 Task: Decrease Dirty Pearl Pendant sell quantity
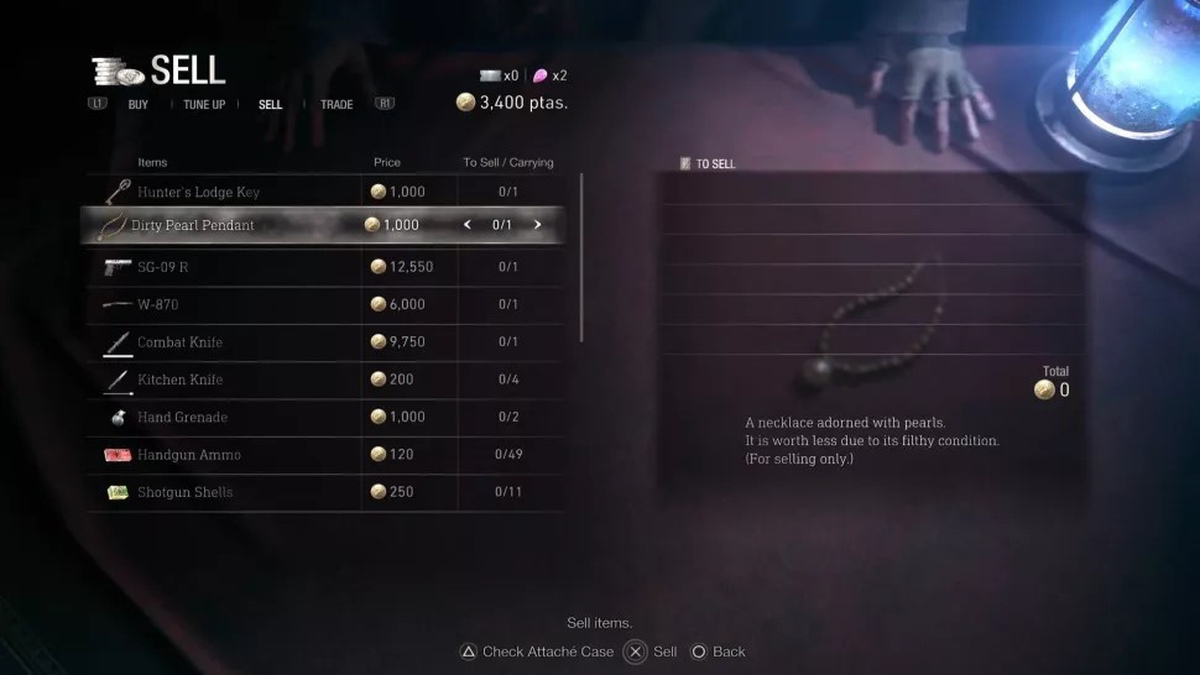(x=467, y=225)
